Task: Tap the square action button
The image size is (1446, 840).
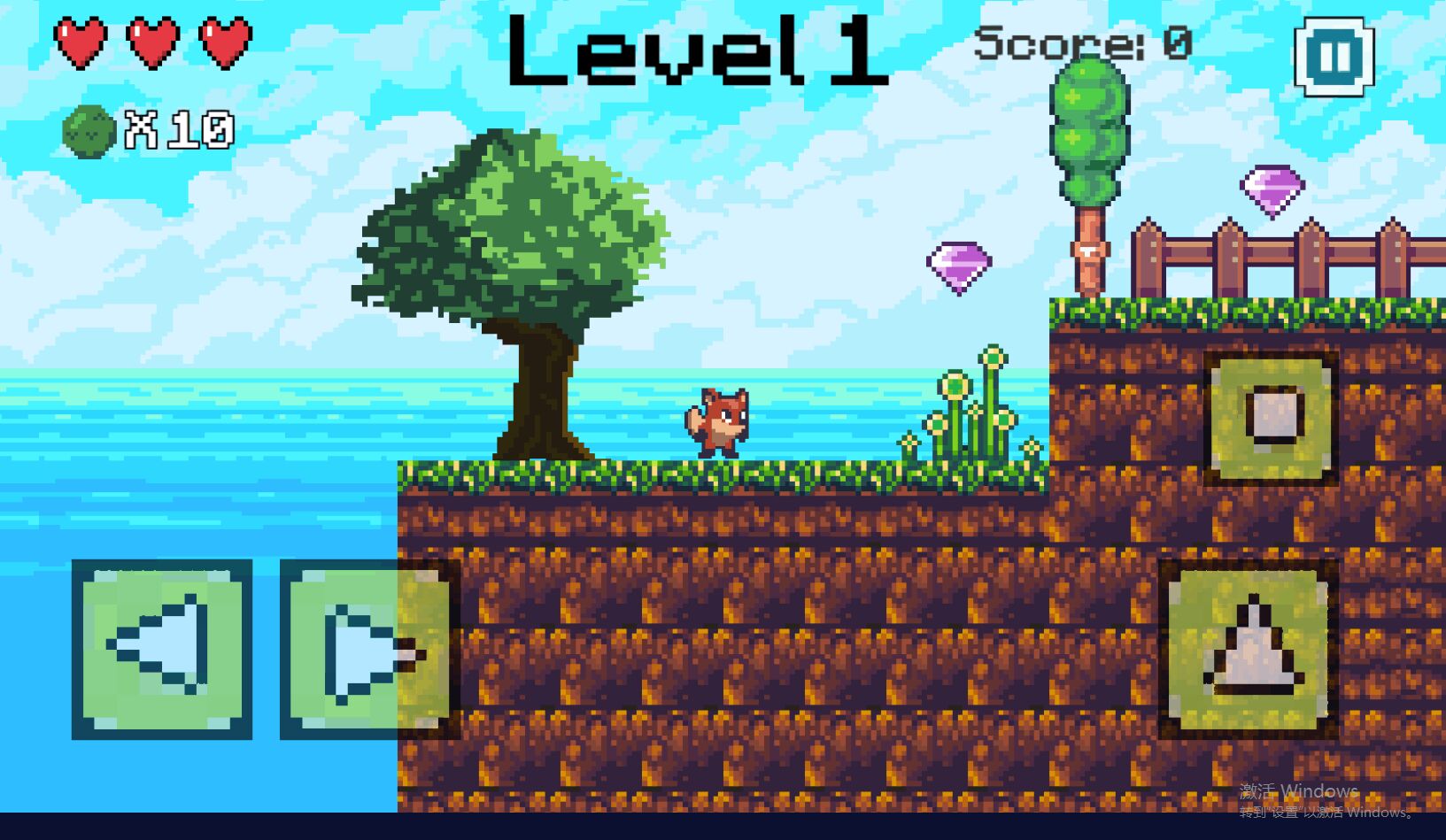Action: coord(1272,418)
